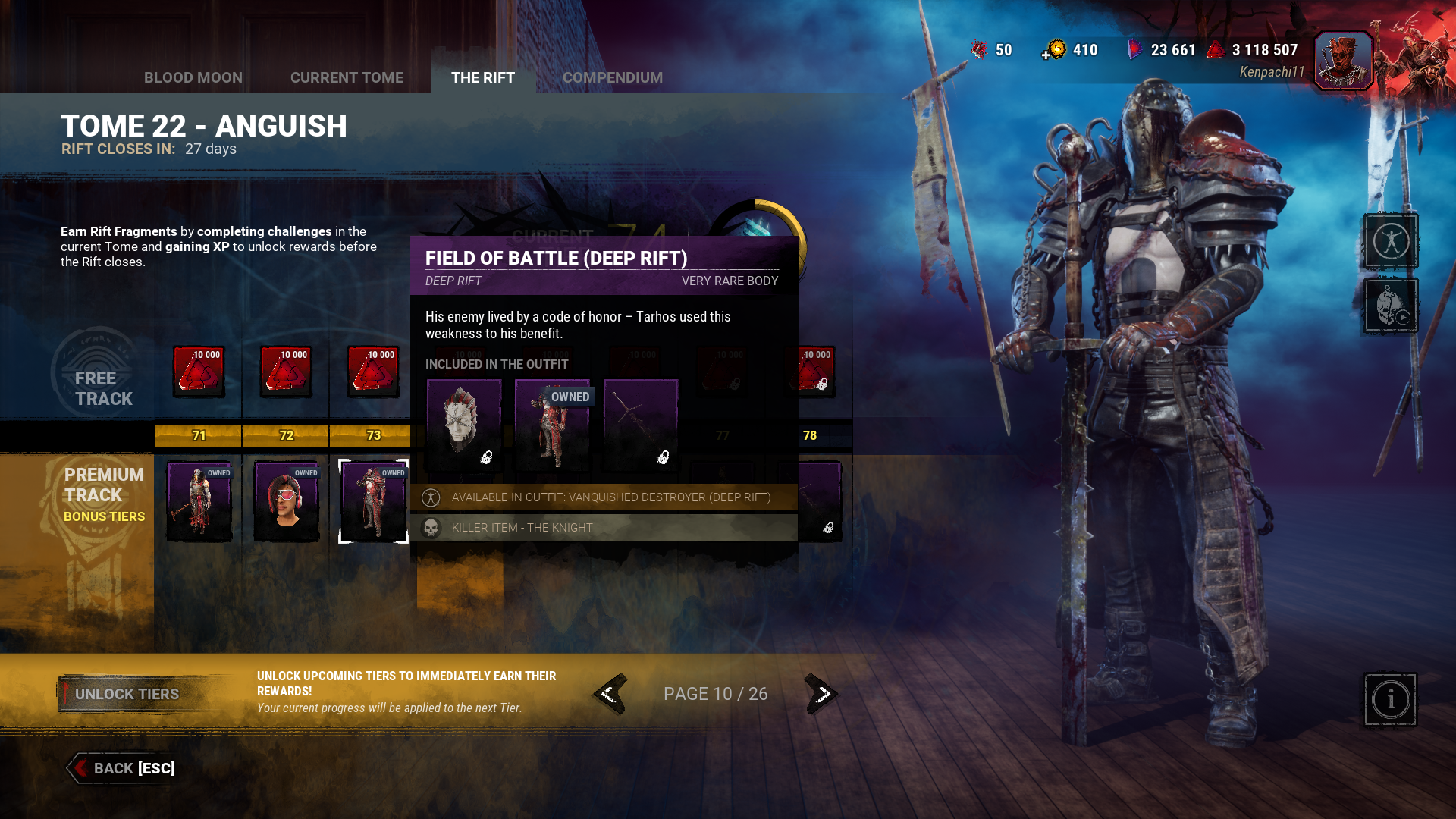
Task: Advance to page 11 with the right arrow
Action: [x=821, y=693]
